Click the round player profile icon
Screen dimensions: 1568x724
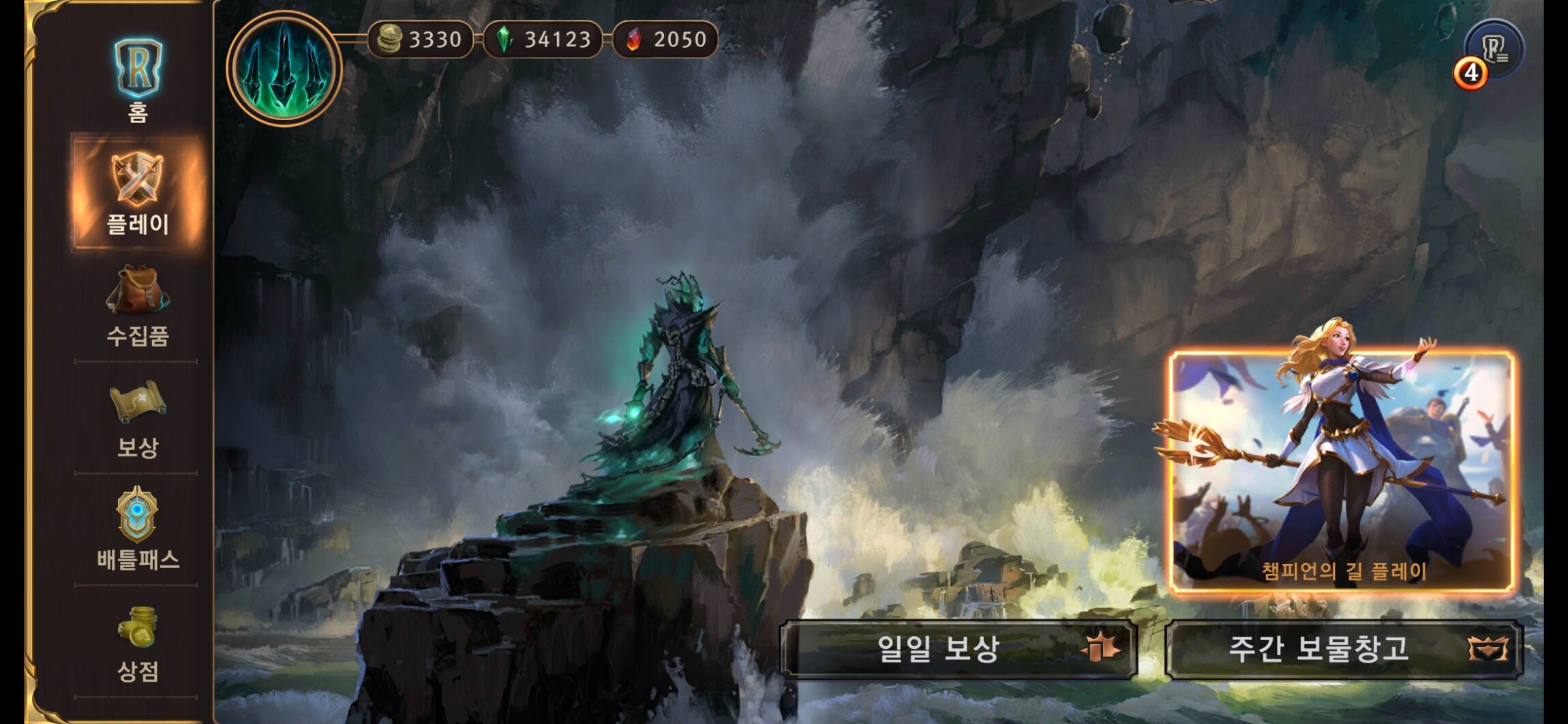point(284,68)
